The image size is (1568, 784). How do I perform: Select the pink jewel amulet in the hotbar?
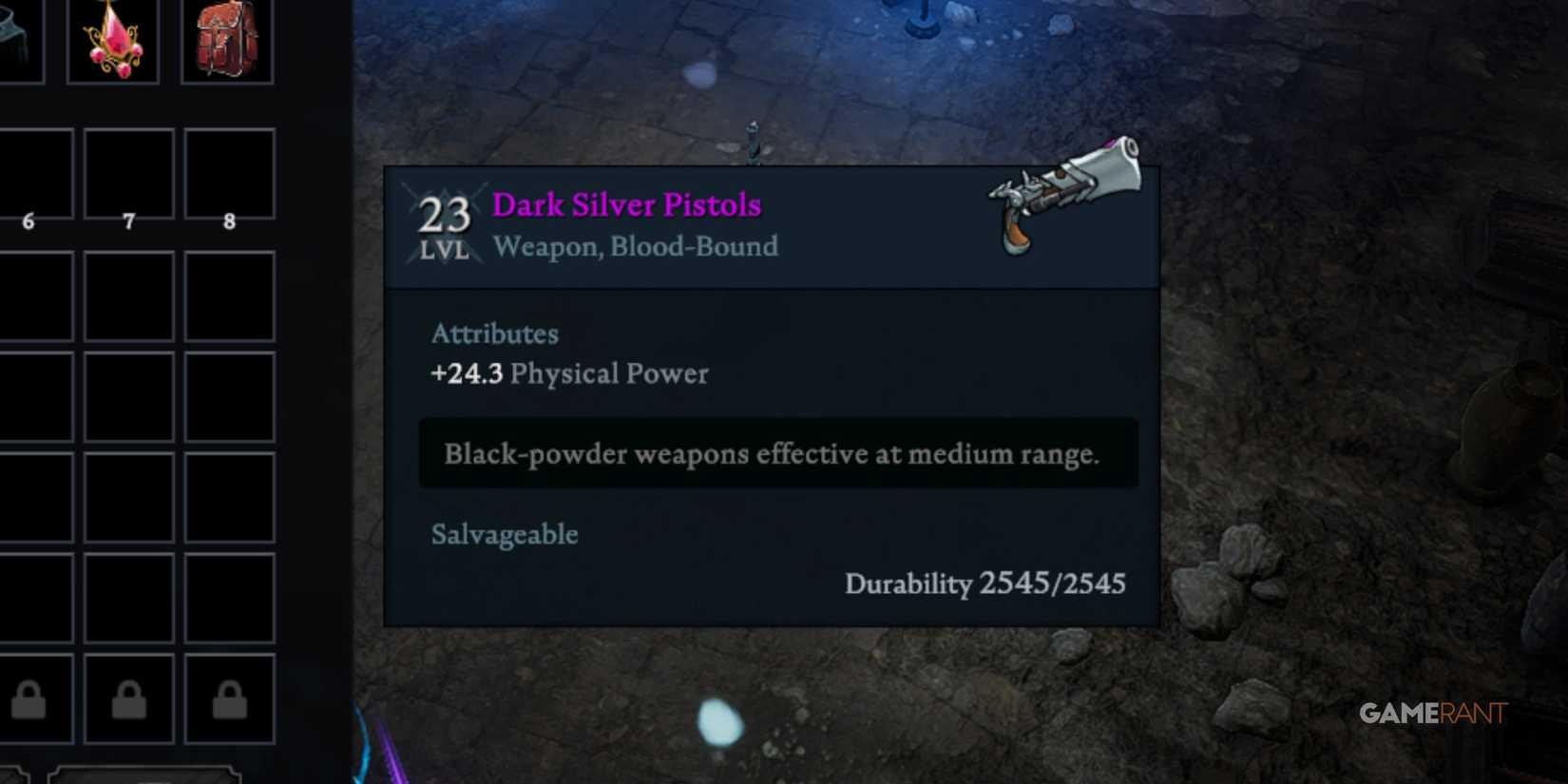click(x=112, y=40)
